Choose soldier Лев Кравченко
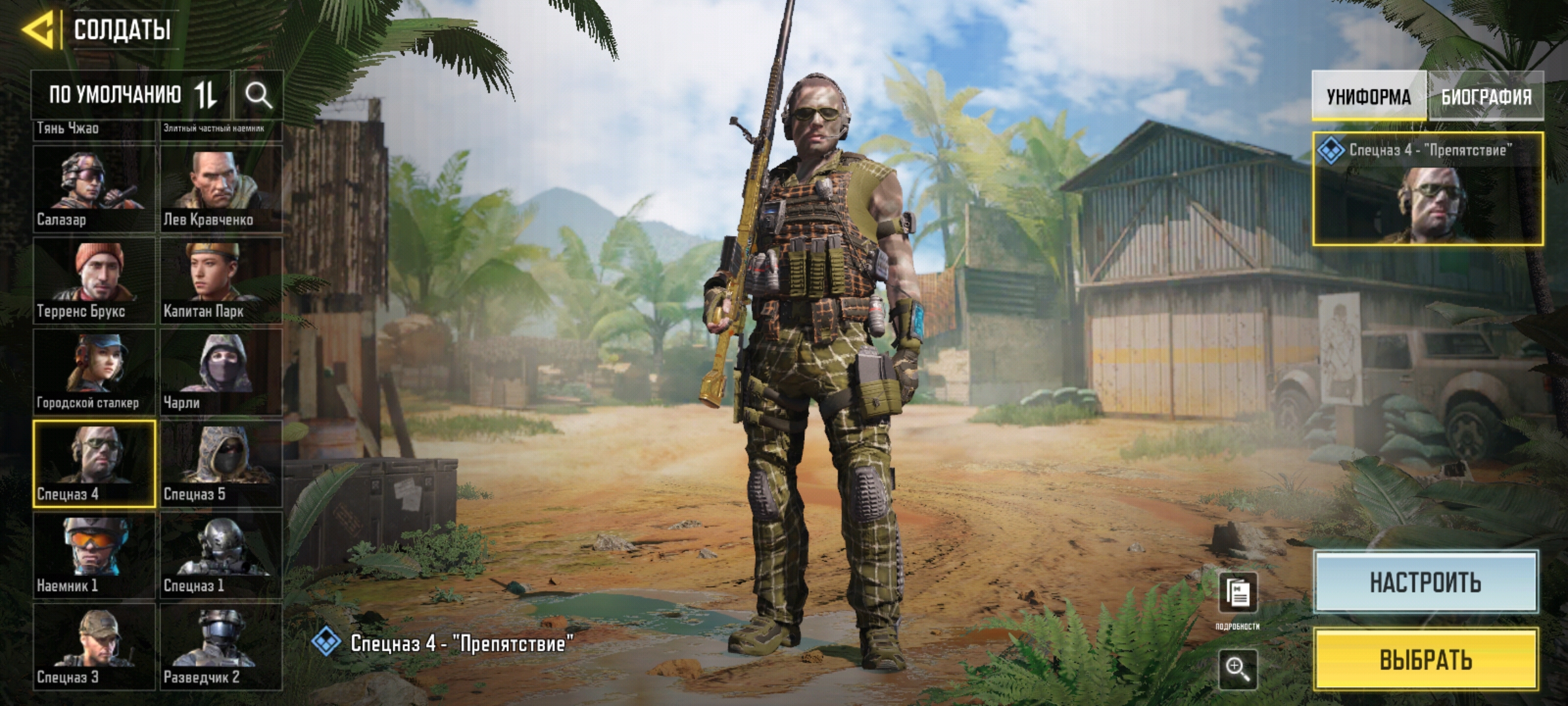 tap(221, 189)
